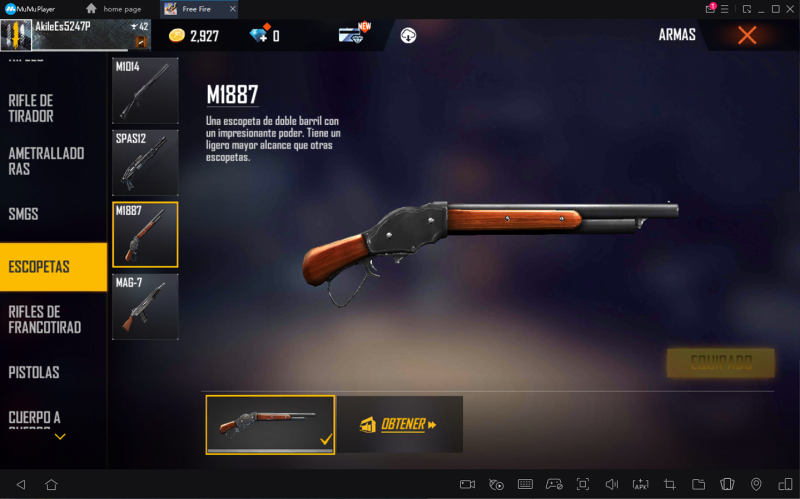This screenshot has height=499, width=800.
Task: Click the Obtener skin button
Action: pos(399,425)
